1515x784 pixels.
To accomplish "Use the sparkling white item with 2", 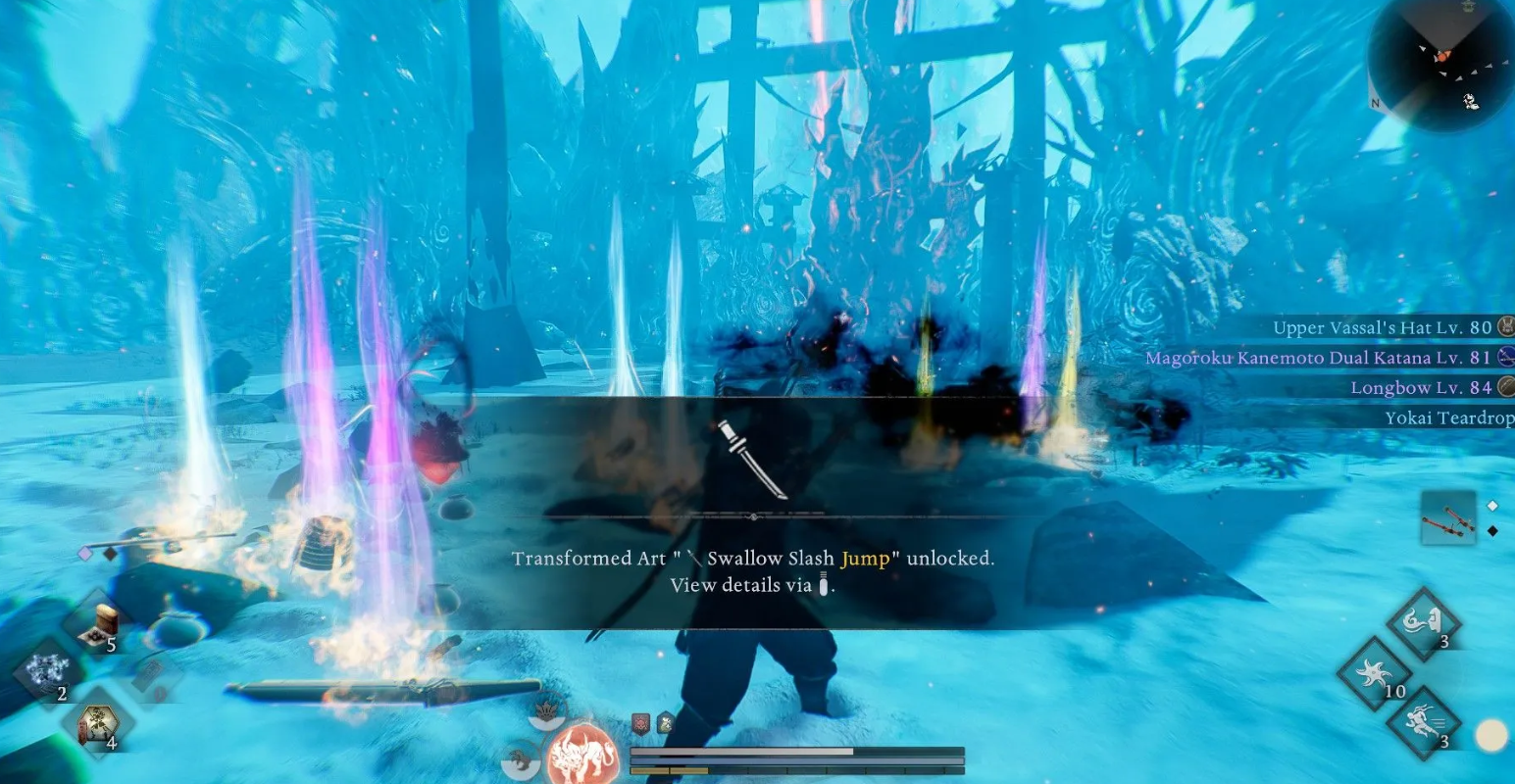I will click(45, 674).
